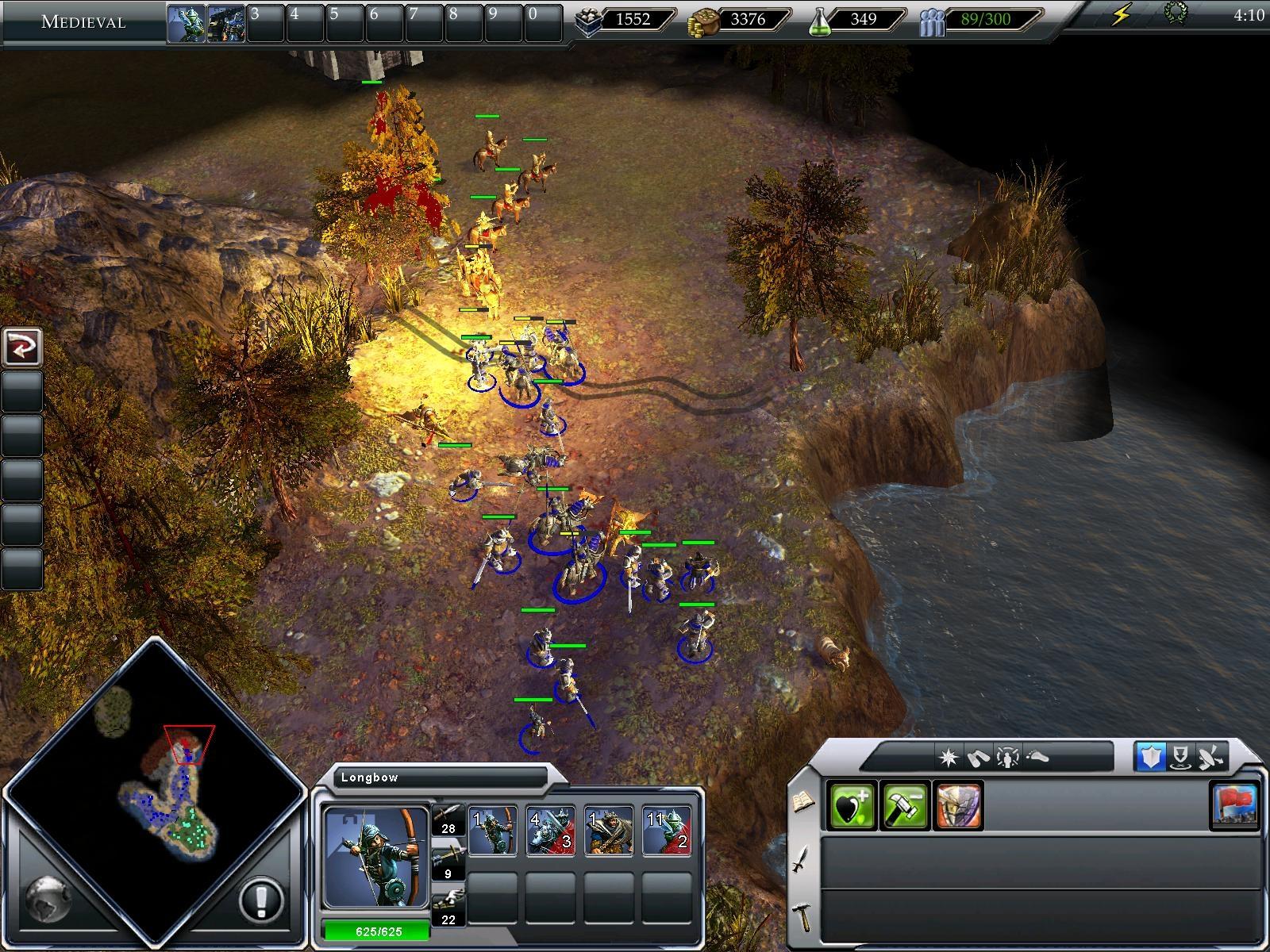Choose the starburst formation button
Viewport: 1270px width, 952px height.
tap(949, 758)
